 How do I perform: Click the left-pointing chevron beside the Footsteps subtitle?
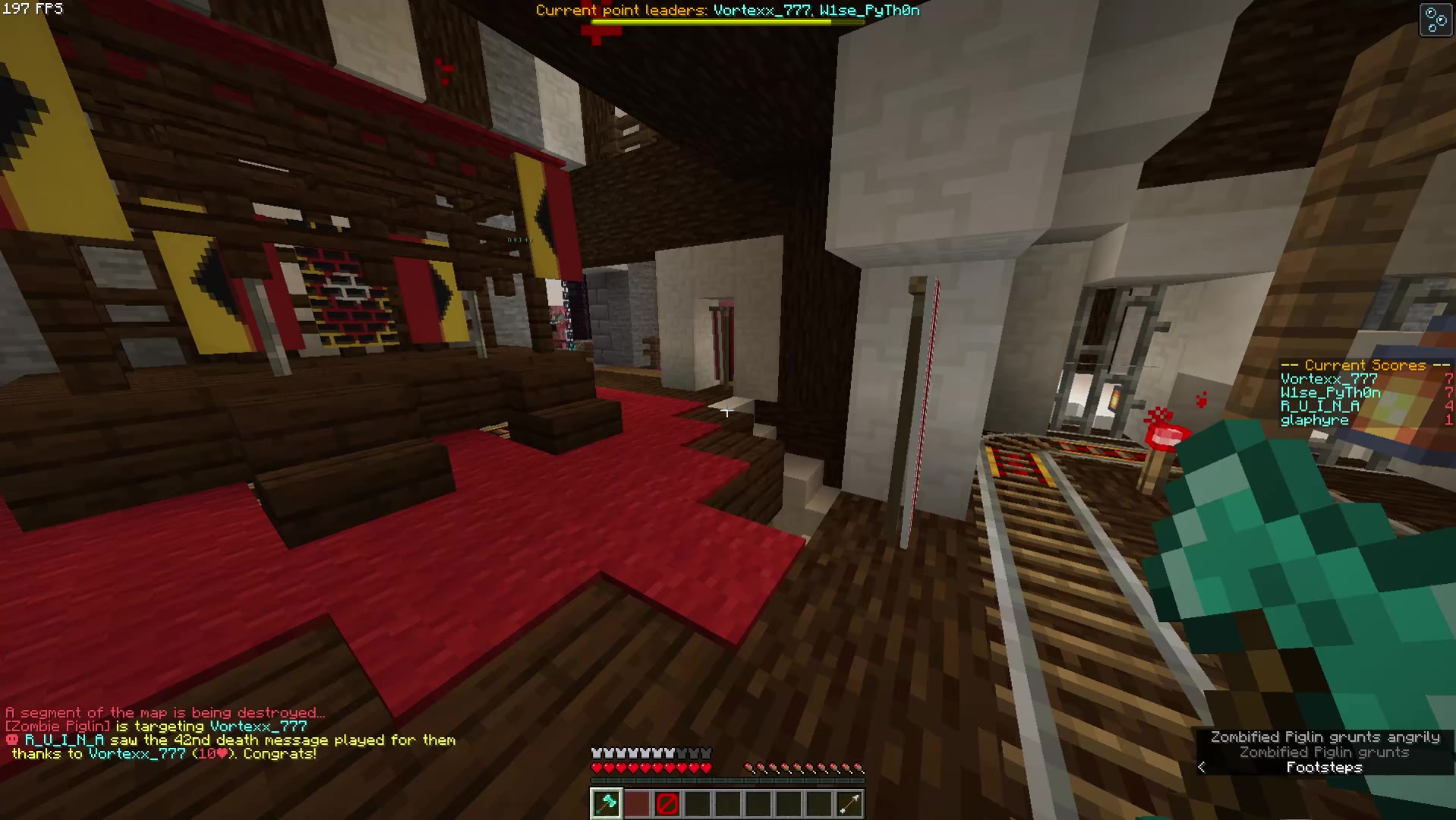[x=1202, y=768]
